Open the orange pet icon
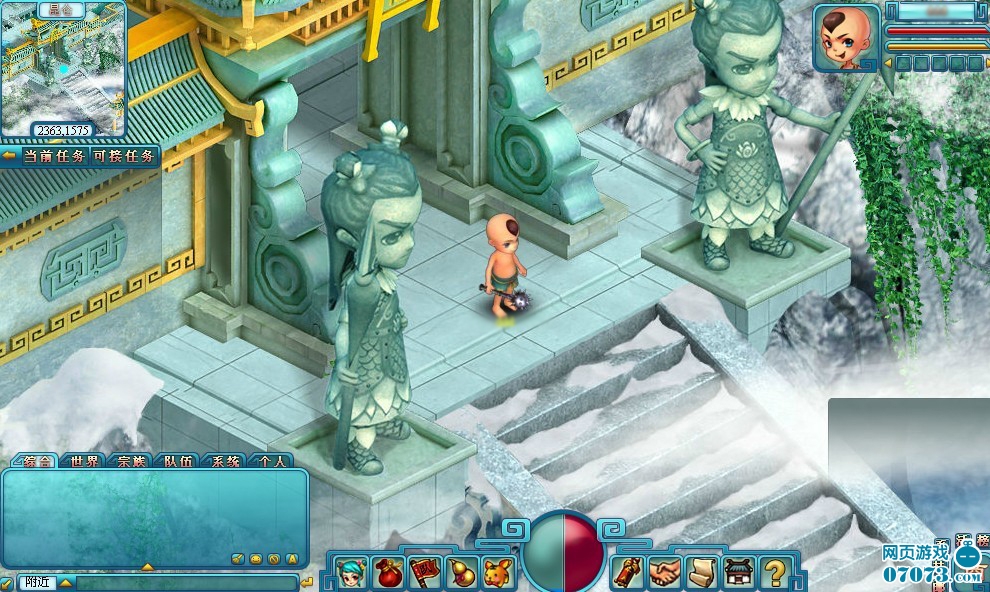Image resolution: width=990 pixels, height=592 pixels. click(497, 573)
